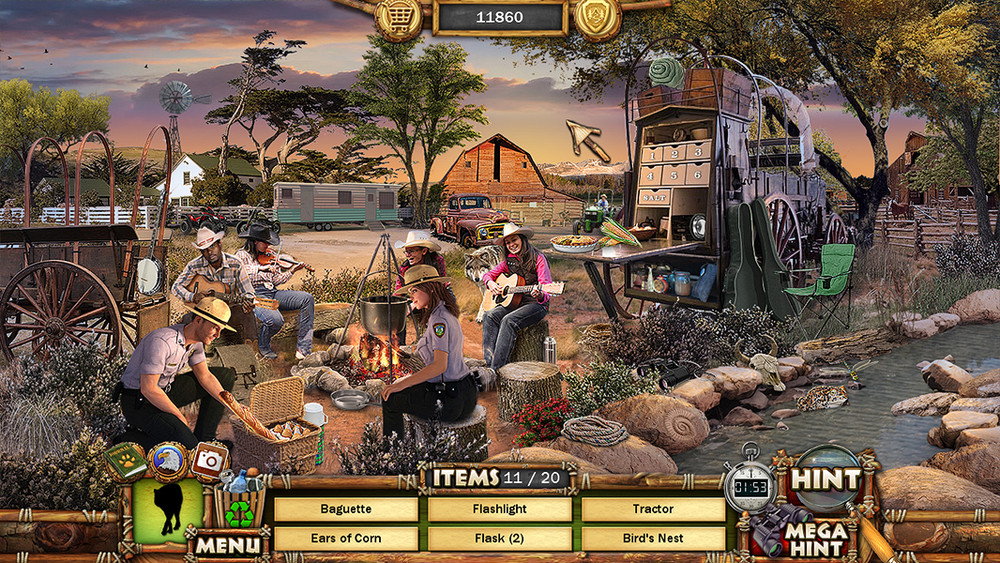Activate the Mega Hint binoculars

point(800,531)
